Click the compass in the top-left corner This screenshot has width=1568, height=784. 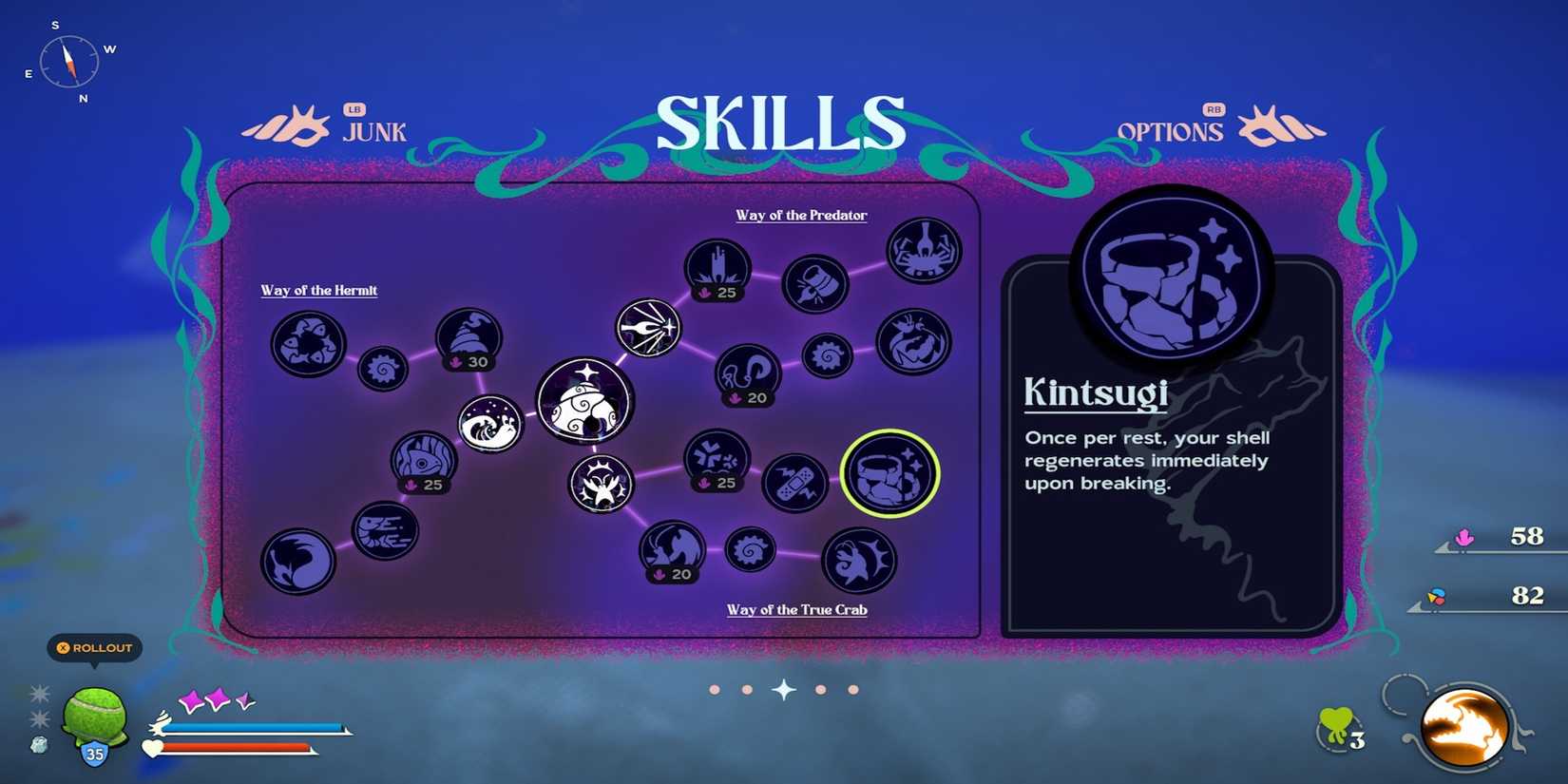(x=68, y=63)
